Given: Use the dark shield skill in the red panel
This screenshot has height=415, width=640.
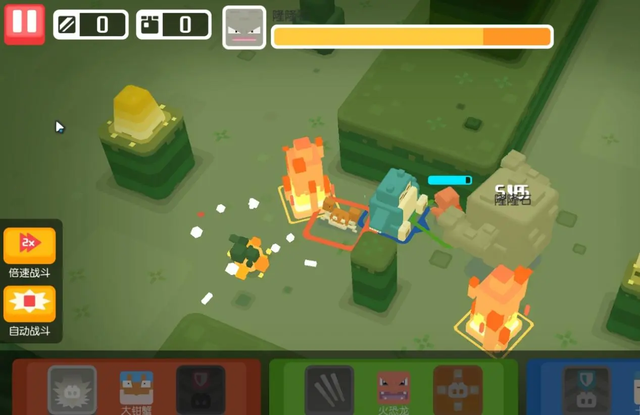Looking at the screenshot, I should point(200,390).
